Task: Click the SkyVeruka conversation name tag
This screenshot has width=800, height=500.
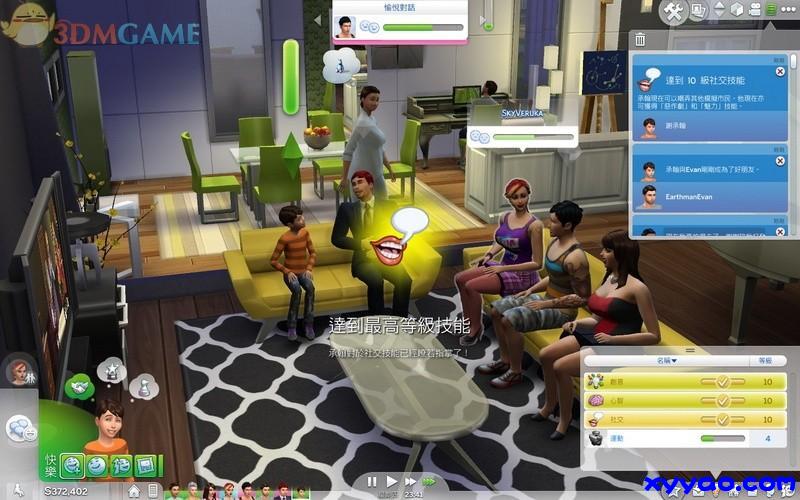Action: point(522,115)
